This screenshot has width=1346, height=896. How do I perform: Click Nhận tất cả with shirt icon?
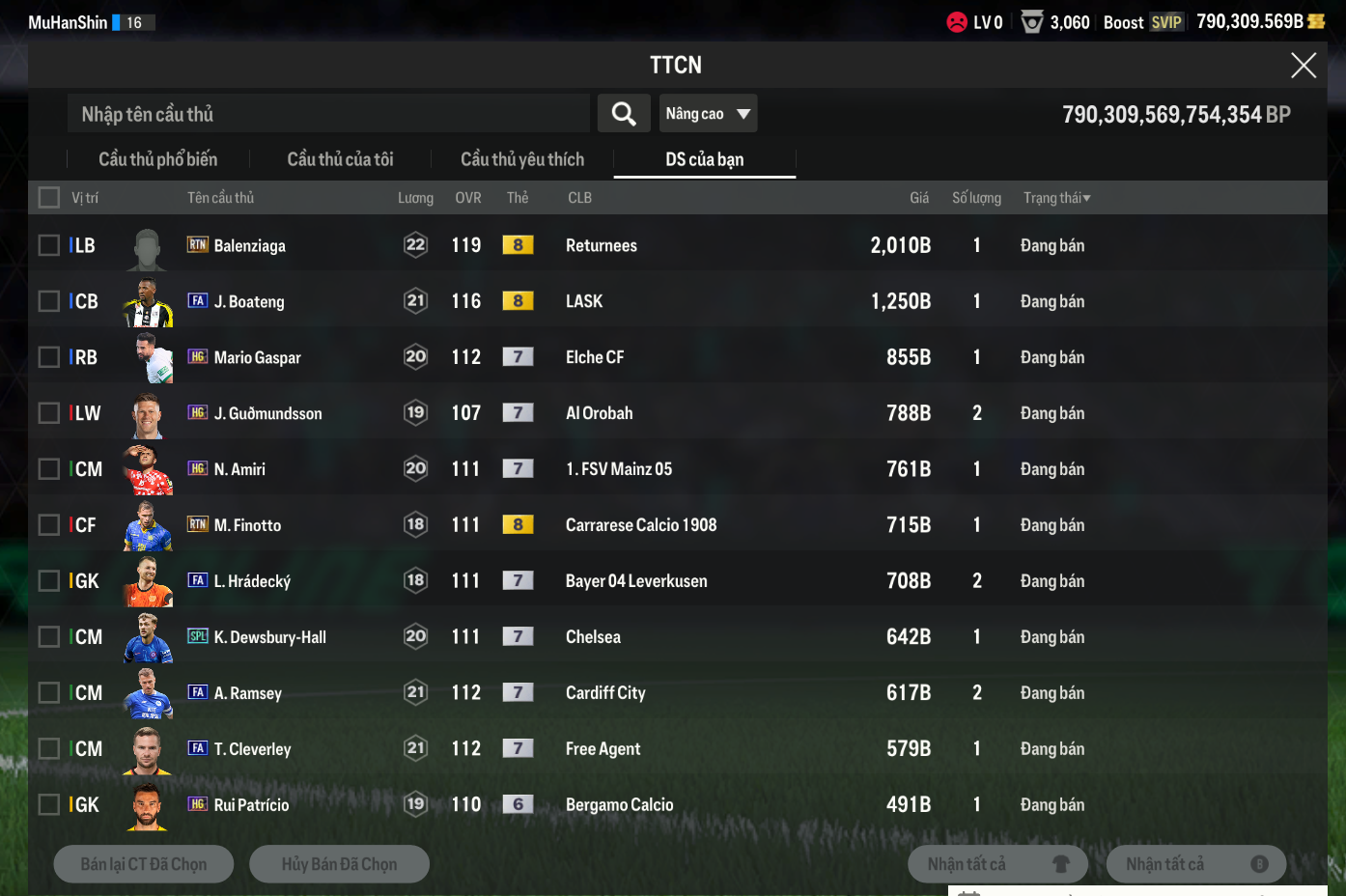[997, 864]
